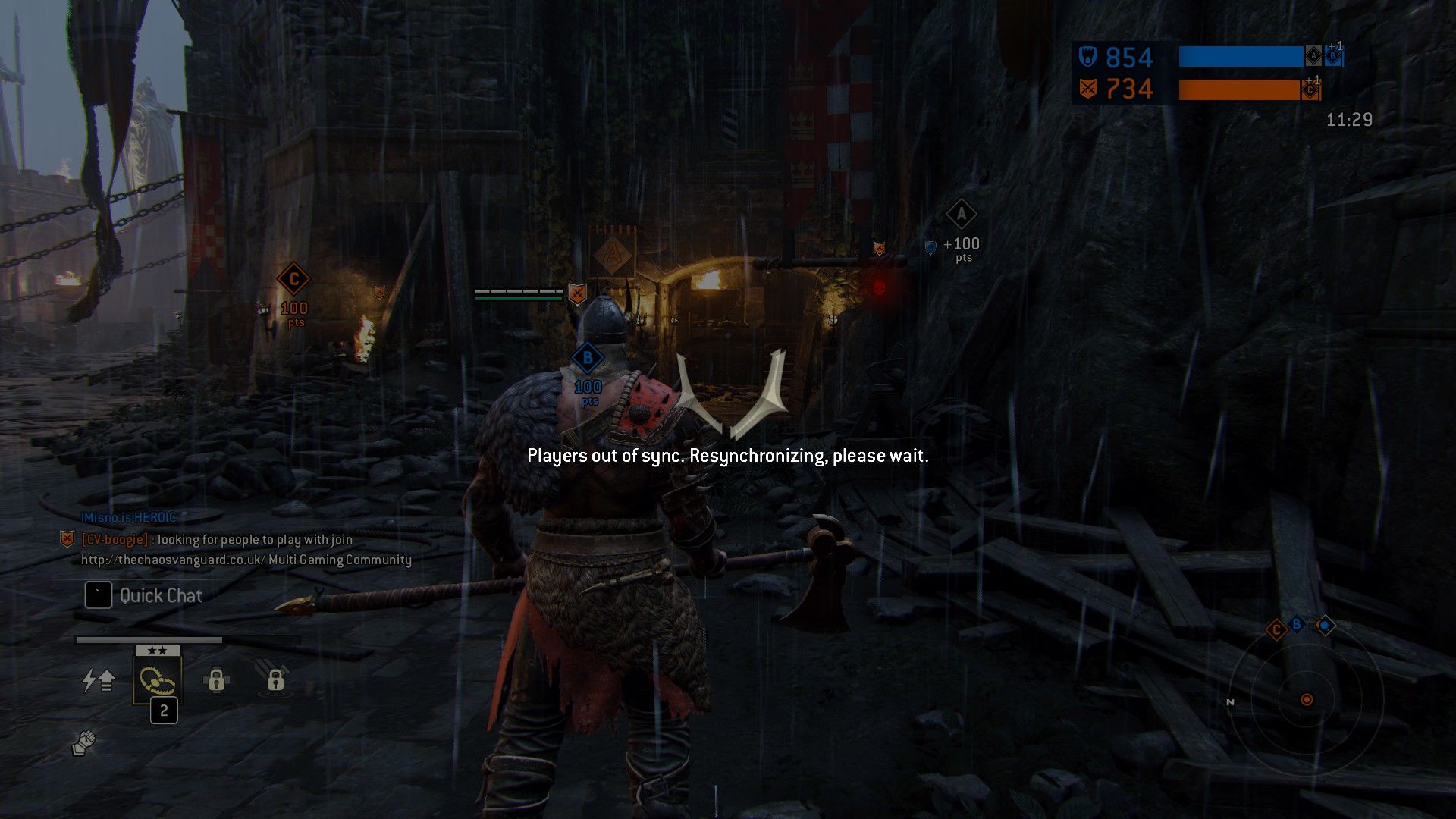Select the lightning bolt passive feat icon
1456x819 pixels.
[x=98, y=680]
